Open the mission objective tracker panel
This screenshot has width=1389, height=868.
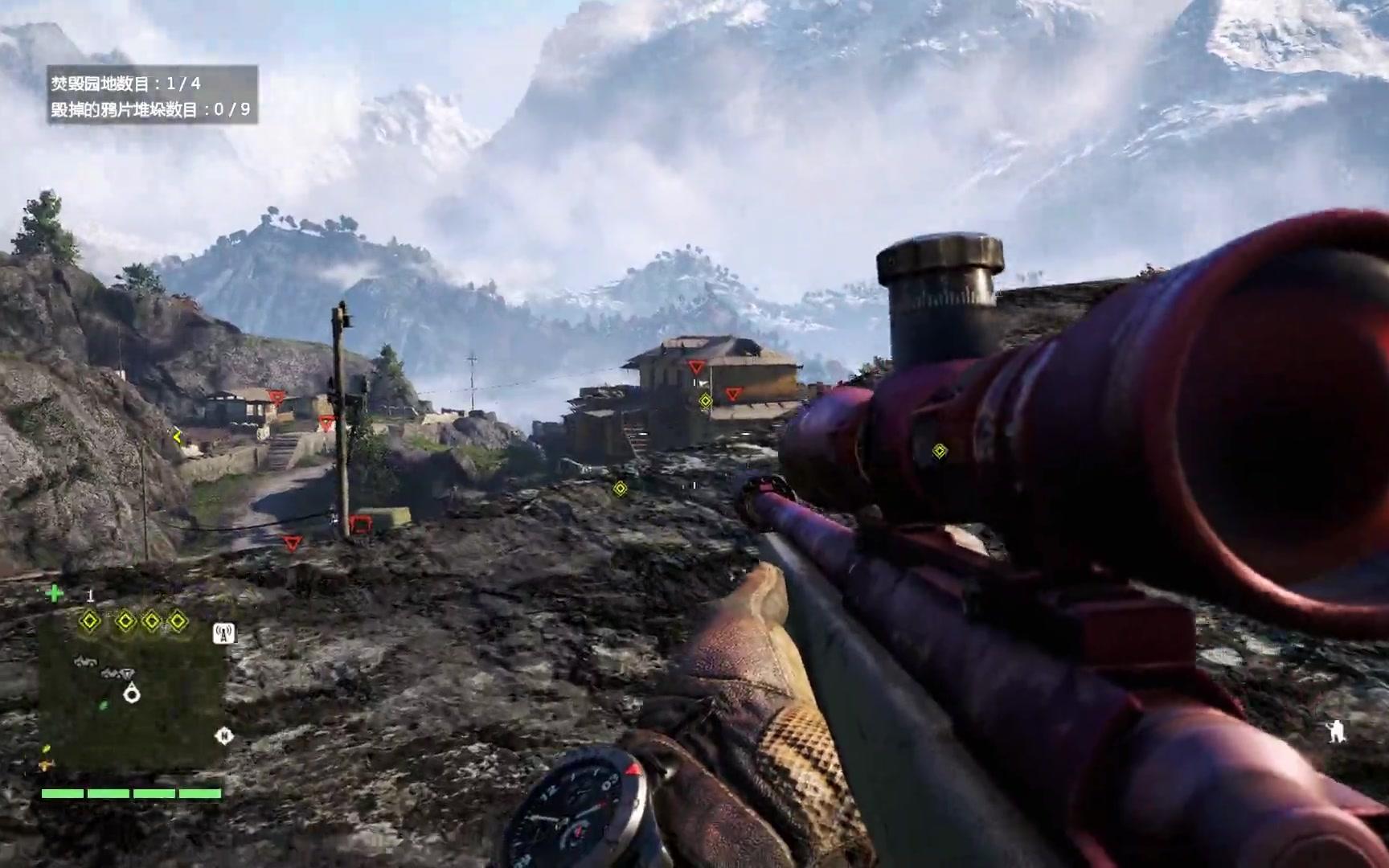click(152, 95)
